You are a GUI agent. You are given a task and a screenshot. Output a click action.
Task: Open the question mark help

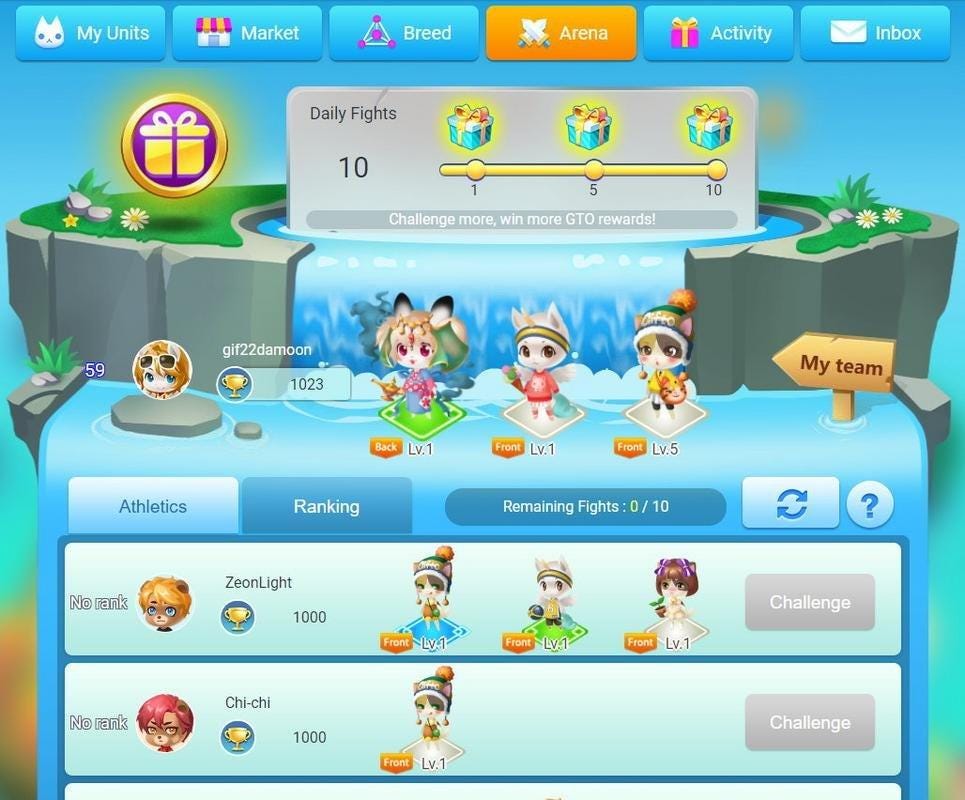click(869, 506)
